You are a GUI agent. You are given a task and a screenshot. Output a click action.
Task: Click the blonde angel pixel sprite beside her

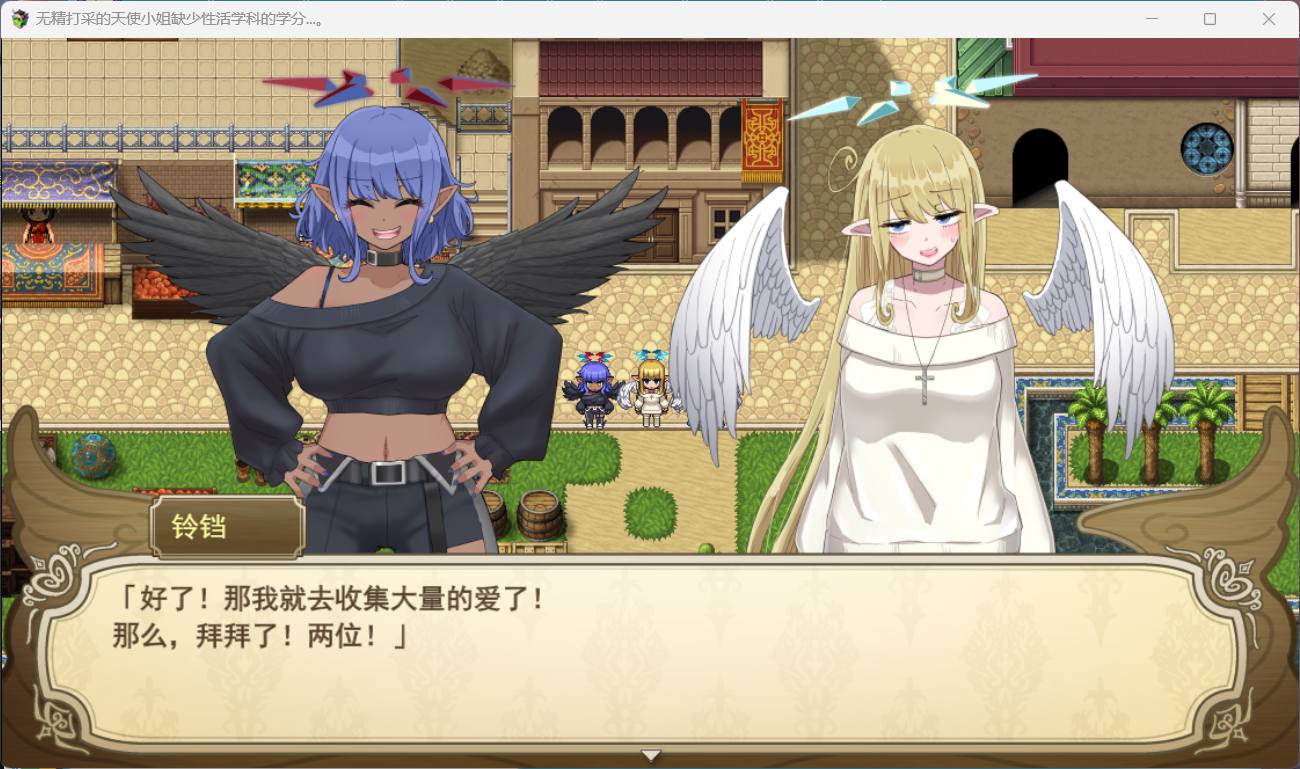coord(650,390)
